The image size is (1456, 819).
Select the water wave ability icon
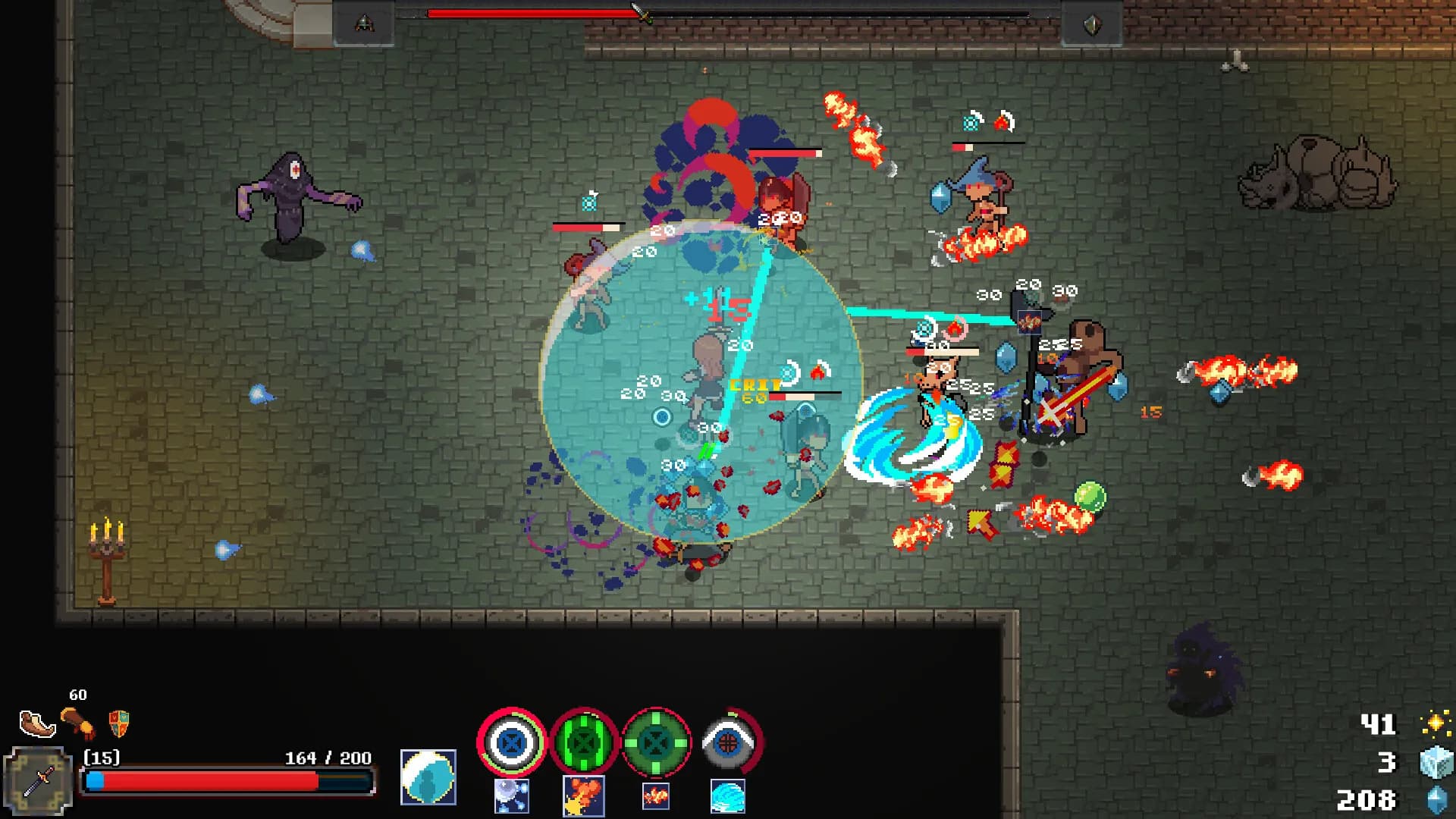point(728,795)
